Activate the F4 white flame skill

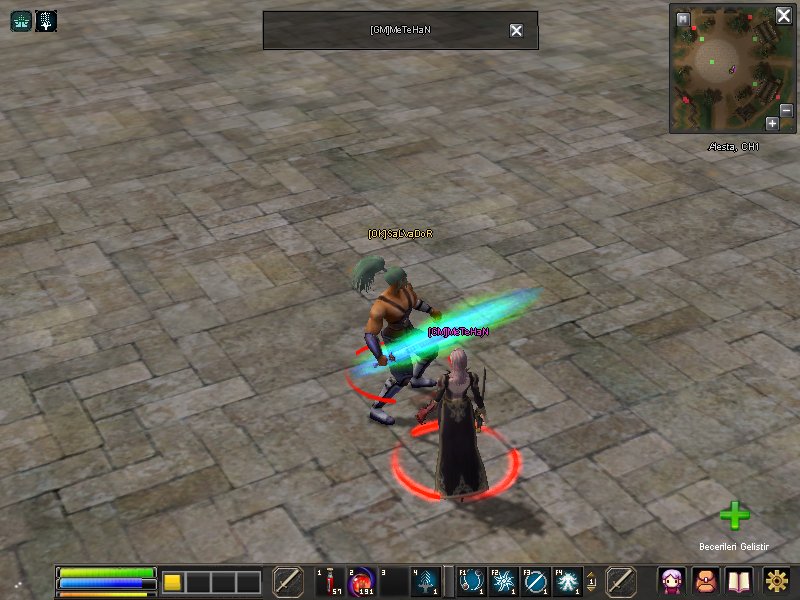click(567, 581)
